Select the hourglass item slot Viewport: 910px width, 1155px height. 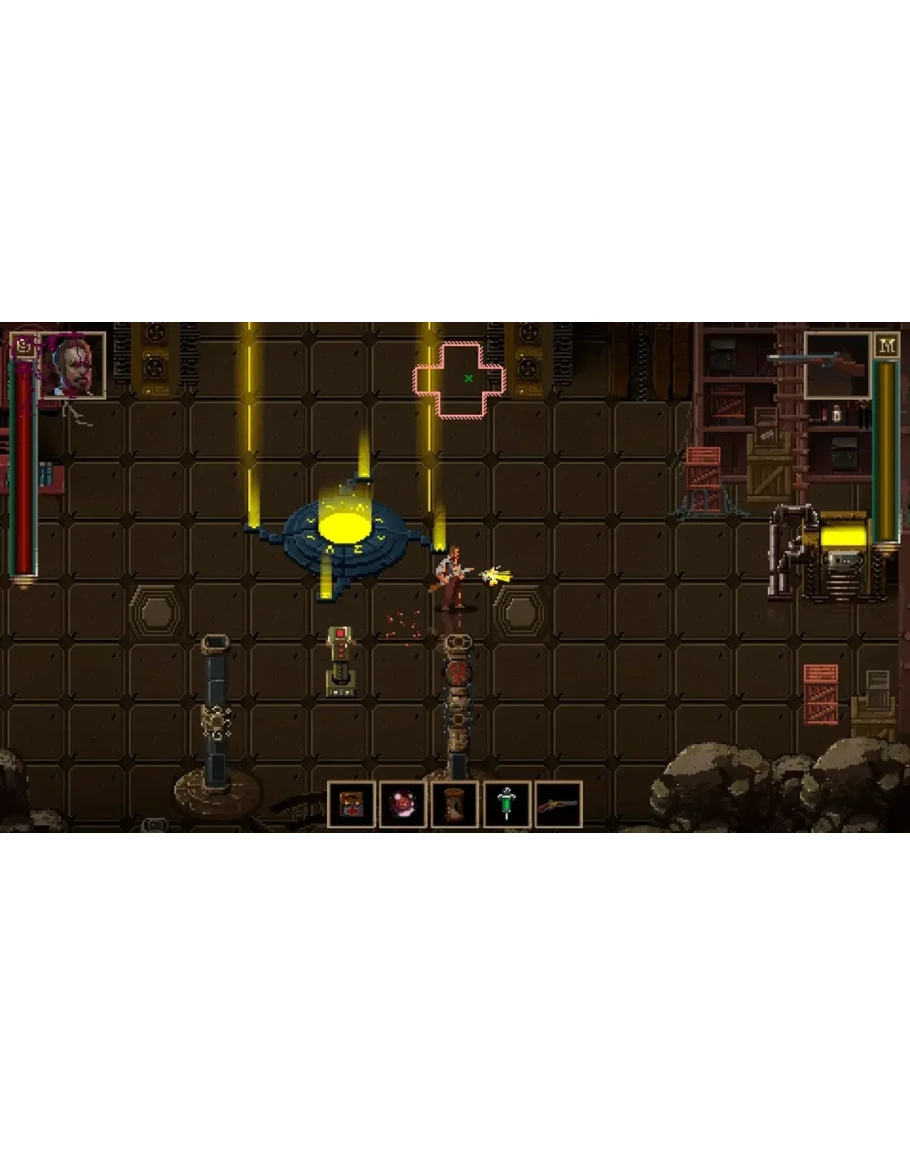pyautogui.click(x=455, y=804)
